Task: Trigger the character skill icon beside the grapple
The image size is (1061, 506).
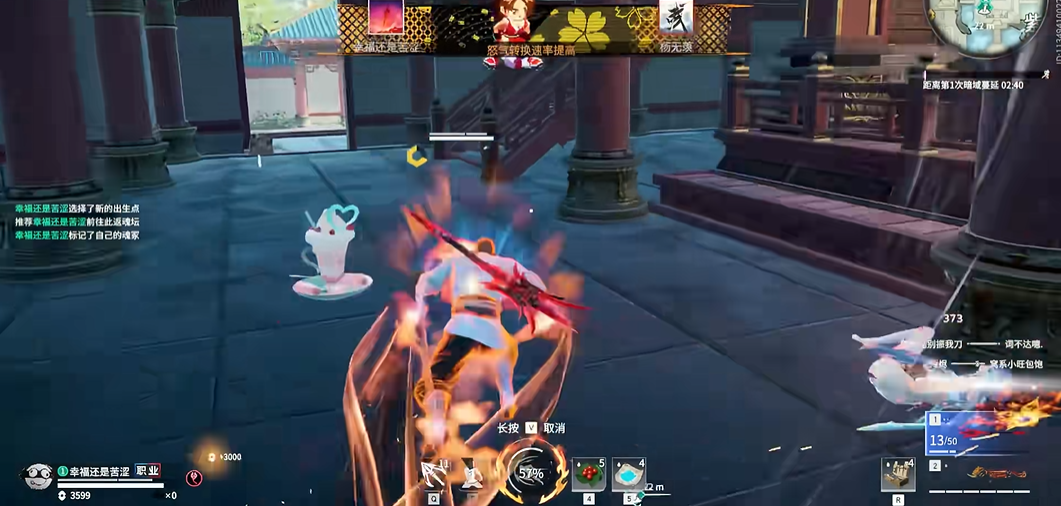Action: pyautogui.click(x=473, y=476)
